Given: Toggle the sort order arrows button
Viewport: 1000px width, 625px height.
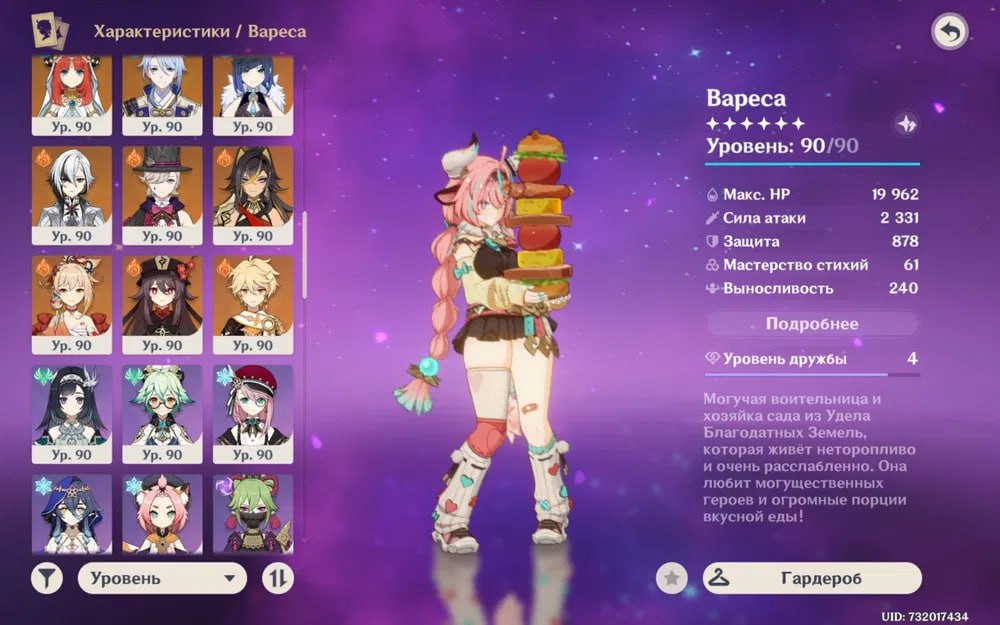Looking at the screenshot, I should pyautogui.click(x=277, y=578).
